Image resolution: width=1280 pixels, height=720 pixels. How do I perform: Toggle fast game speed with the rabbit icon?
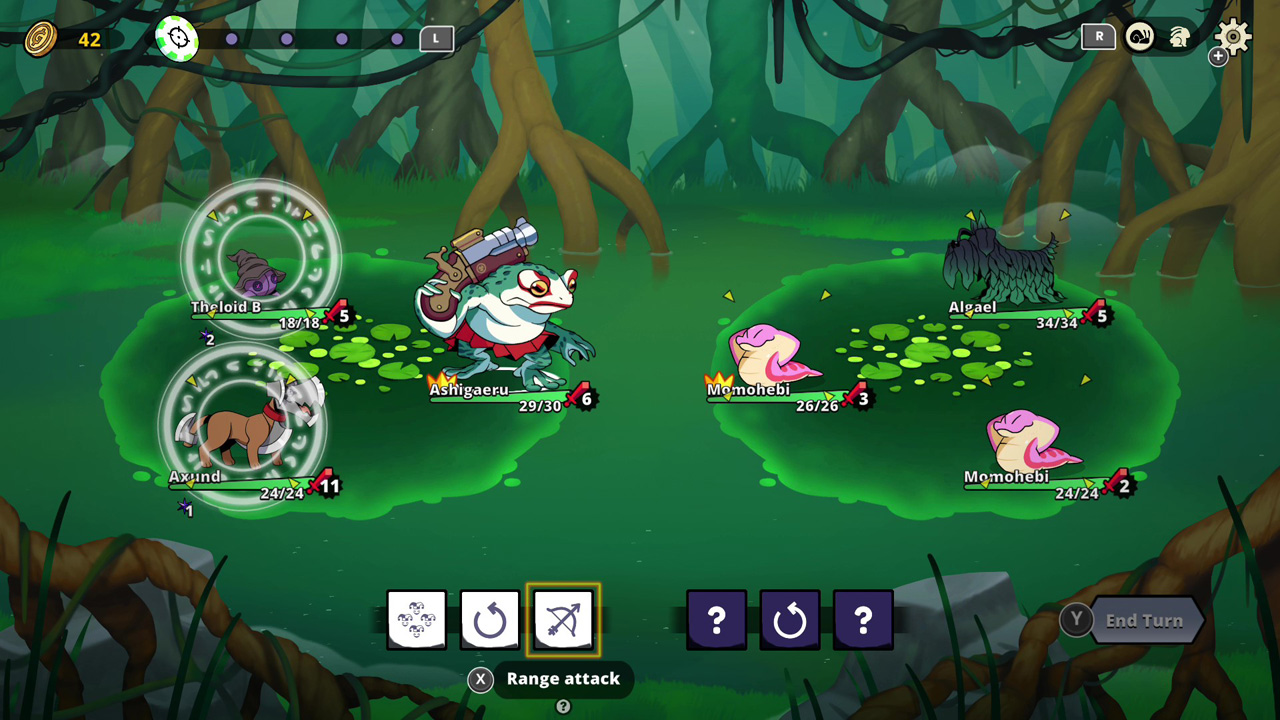(1177, 36)
